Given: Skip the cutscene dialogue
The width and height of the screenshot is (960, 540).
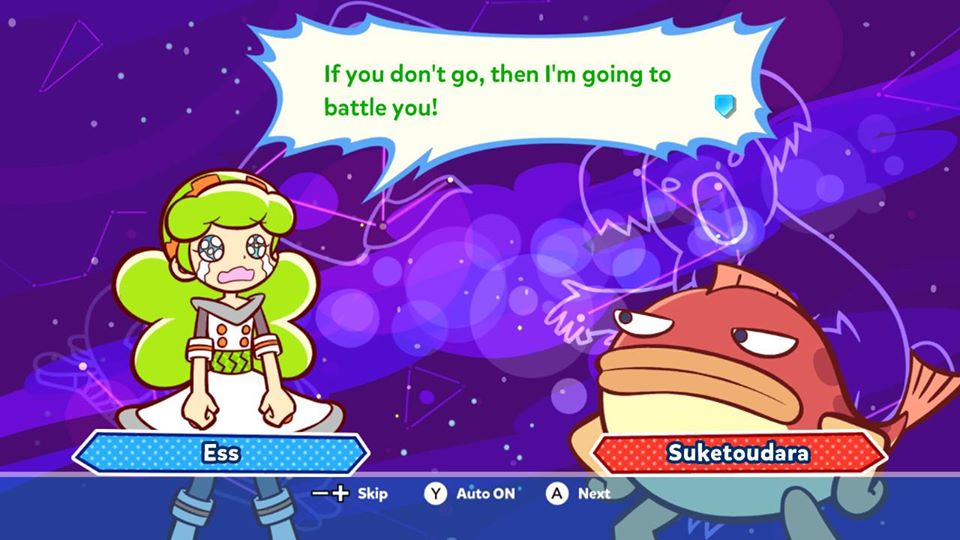Looking at the screenshot, I should click(350, 493).
